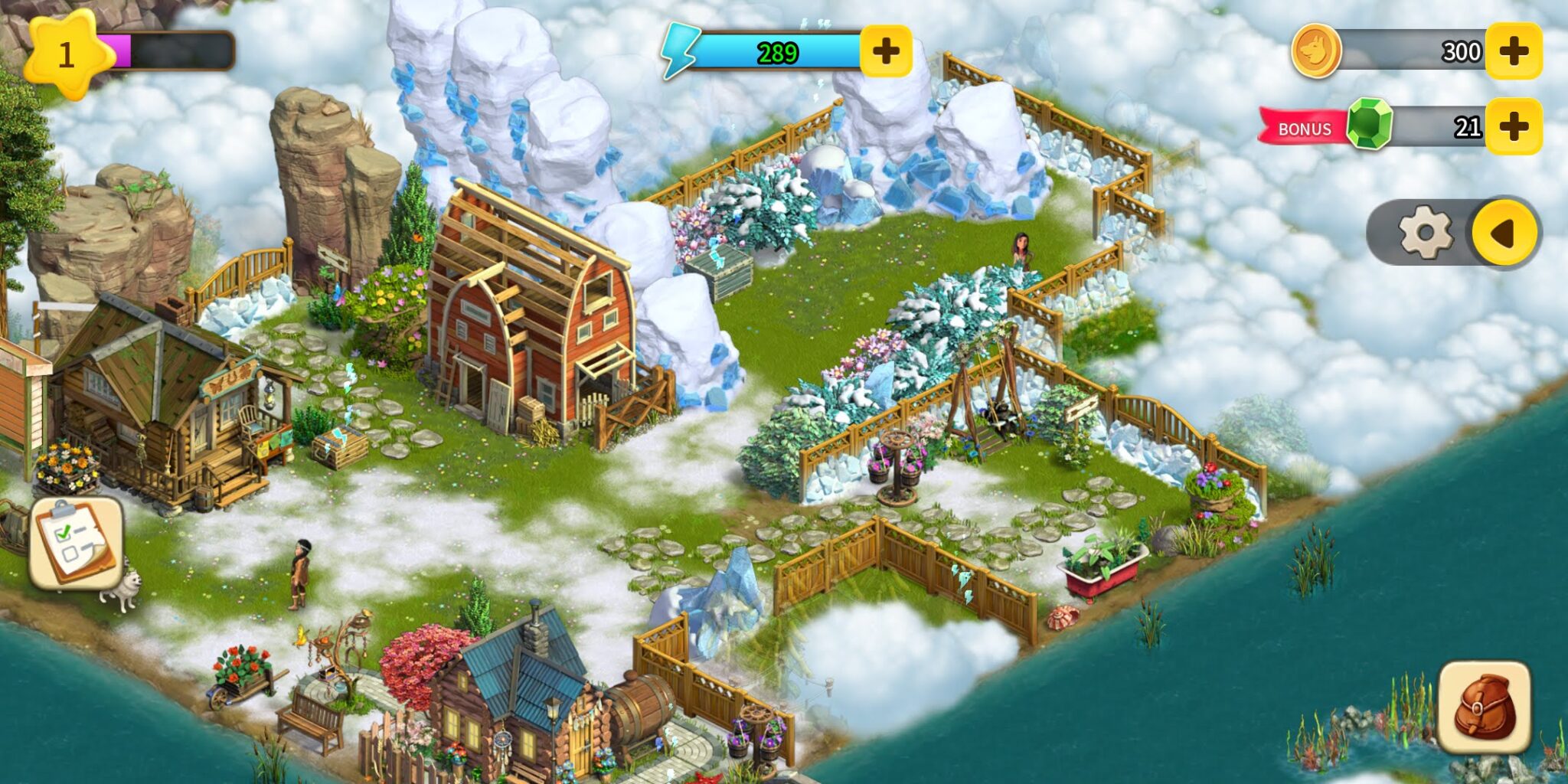Buy more coins using the plus button
This screenshot has height=784, width=1568.
[1513, 51]
